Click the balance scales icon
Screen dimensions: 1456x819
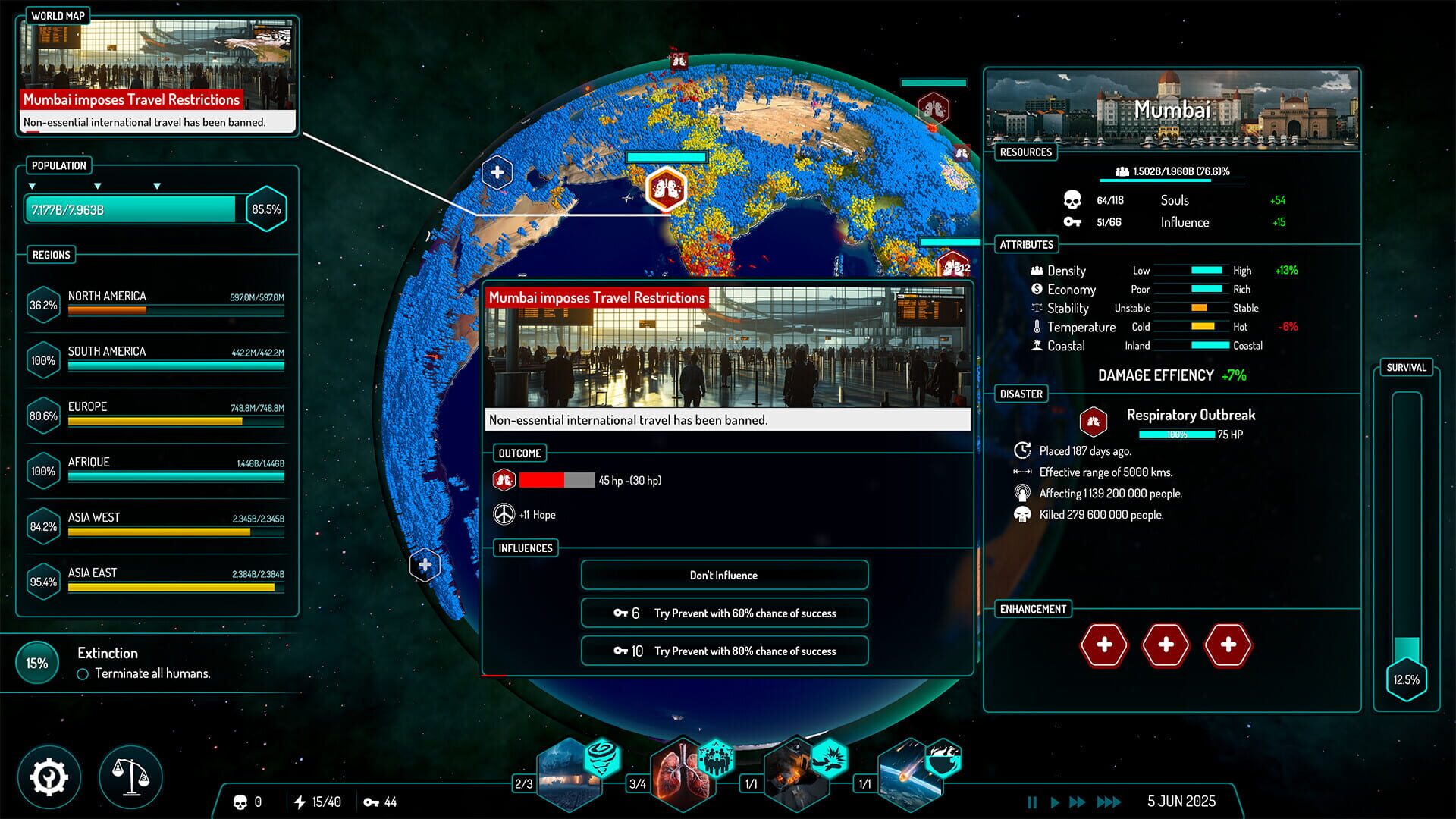(130, 777)
